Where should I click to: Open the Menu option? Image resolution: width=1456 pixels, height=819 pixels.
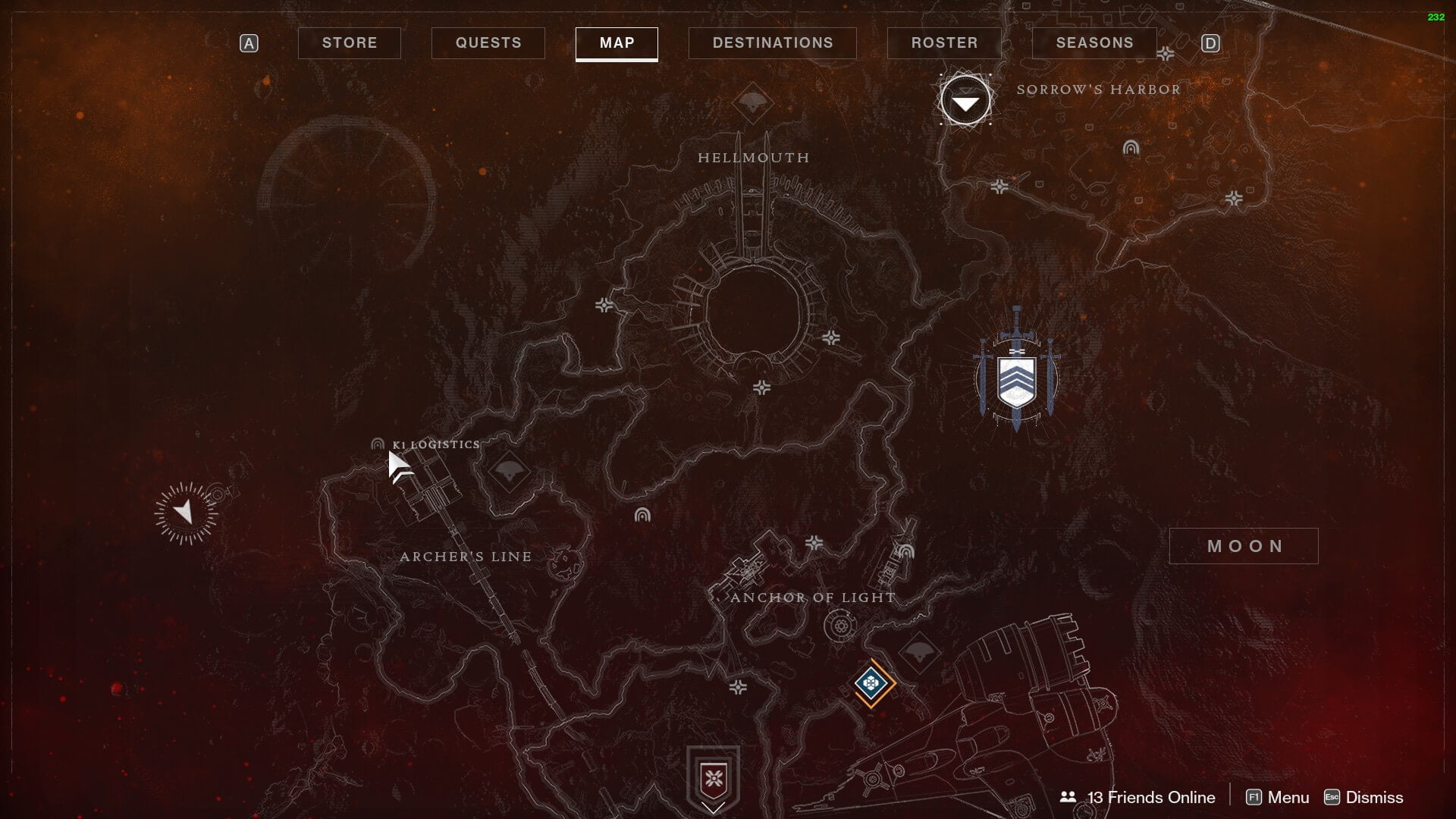click(1278, 797)
